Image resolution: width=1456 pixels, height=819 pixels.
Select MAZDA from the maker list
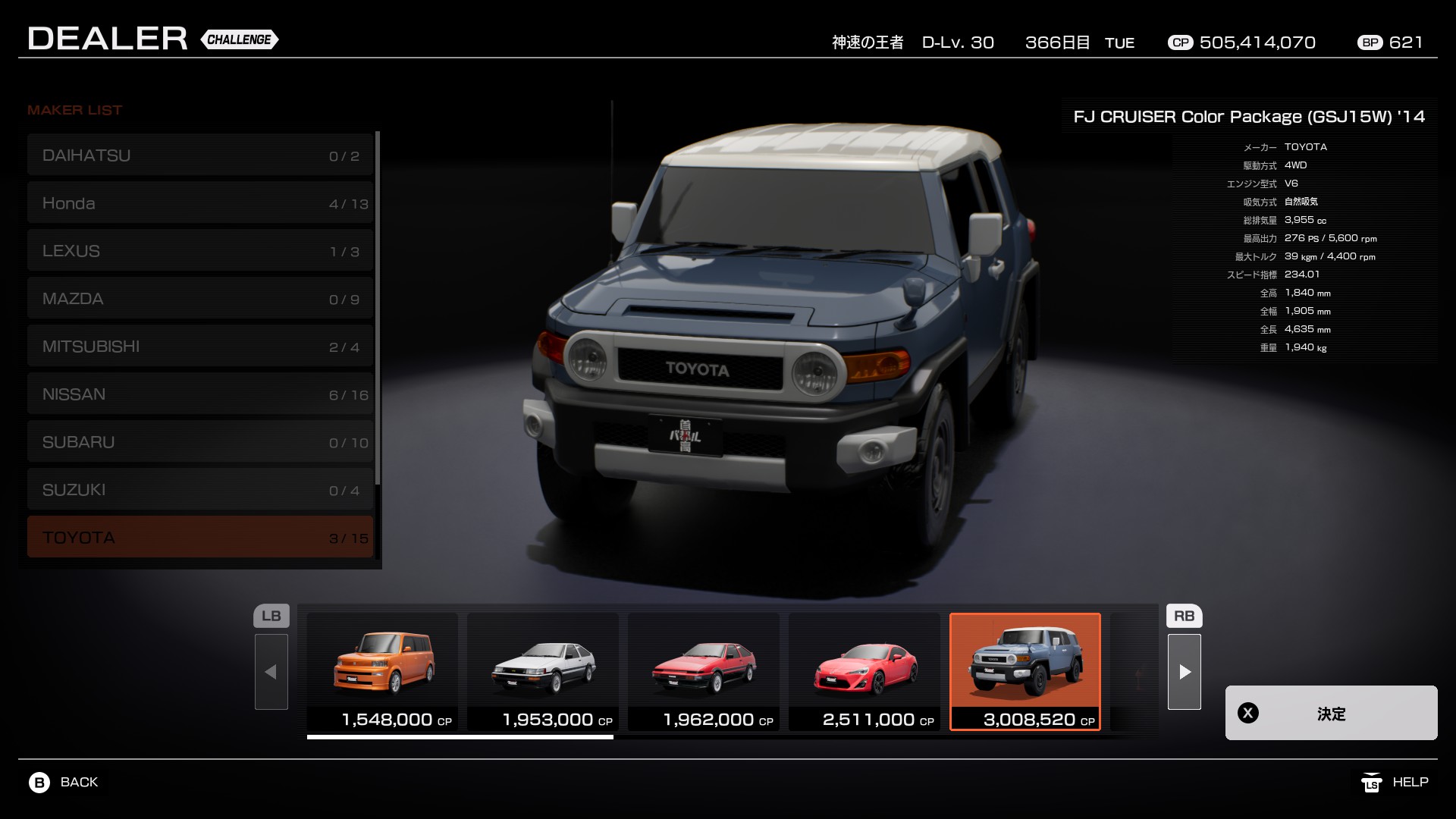(200, 299)
